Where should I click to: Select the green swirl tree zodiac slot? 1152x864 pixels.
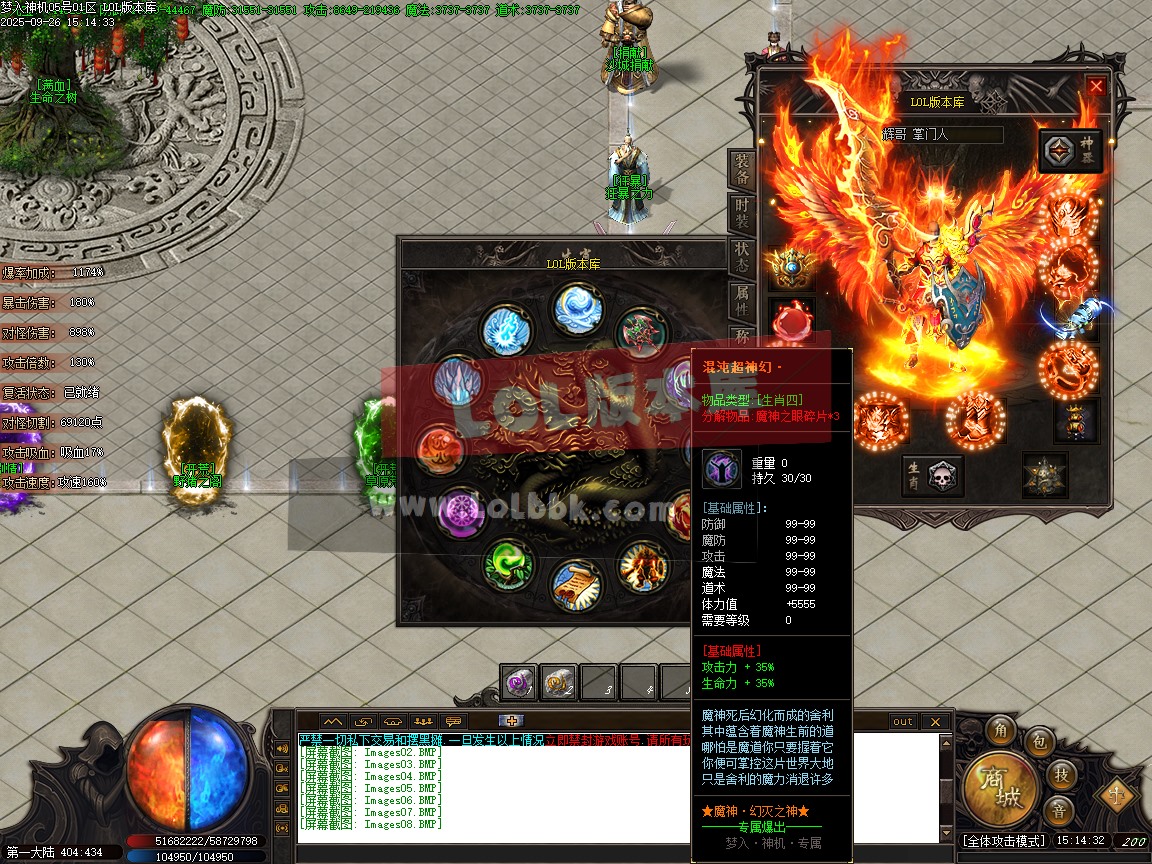pos(507,564)
